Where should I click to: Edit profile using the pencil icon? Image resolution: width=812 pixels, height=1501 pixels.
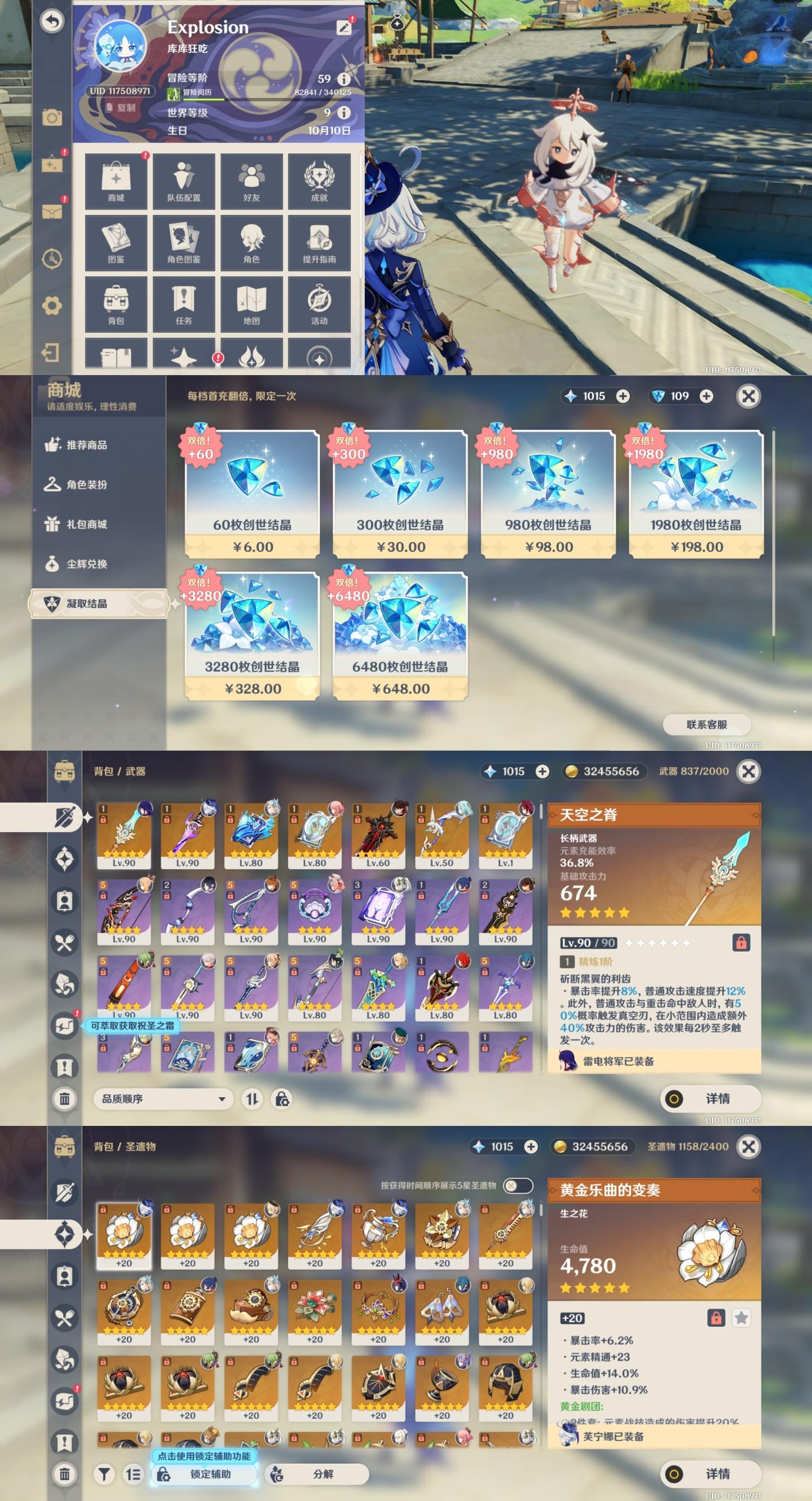click(x=345, y=28)
